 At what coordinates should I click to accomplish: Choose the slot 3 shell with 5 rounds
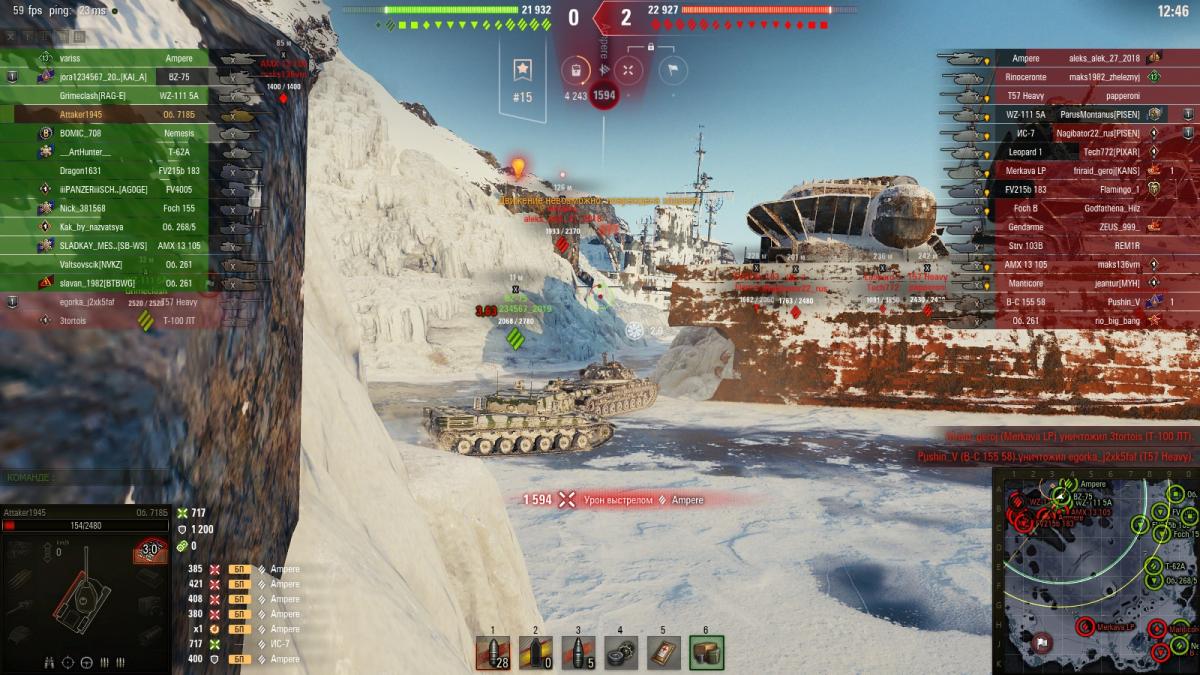click(578, 652)
